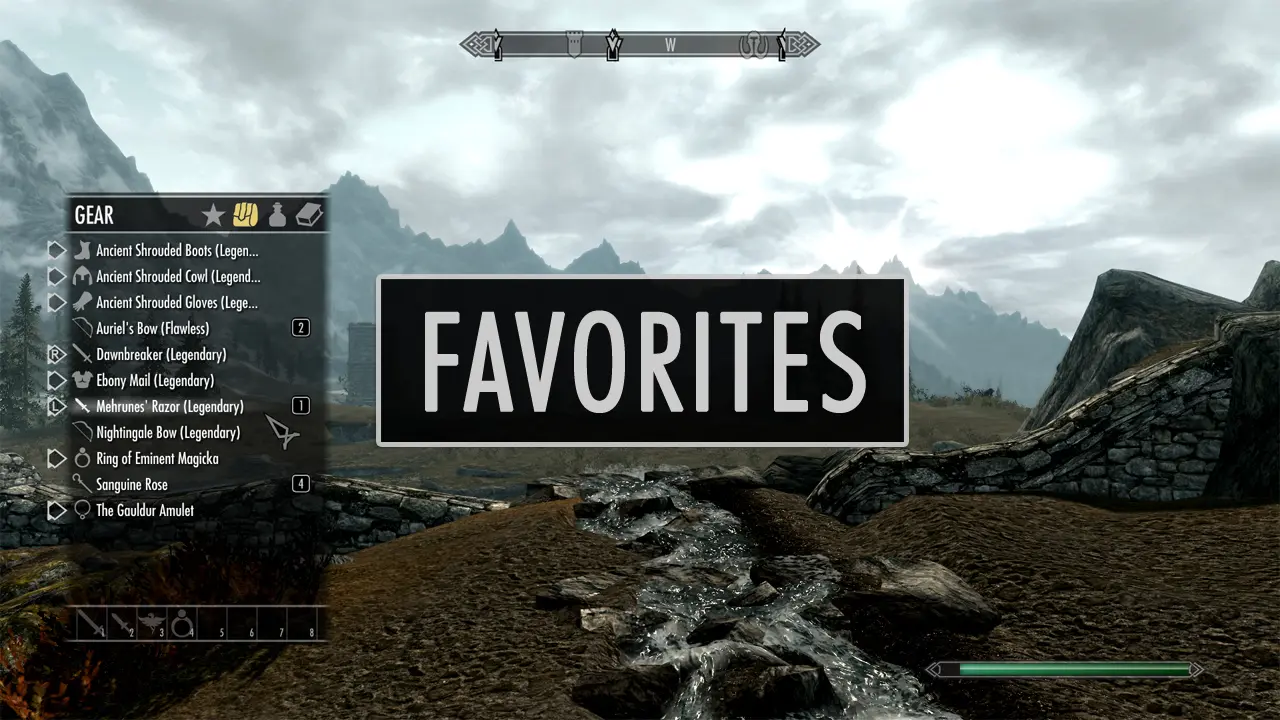
Task: Click the cowl icon beside Ancient Shrouded Cowl
Action: tap(80, 275)
